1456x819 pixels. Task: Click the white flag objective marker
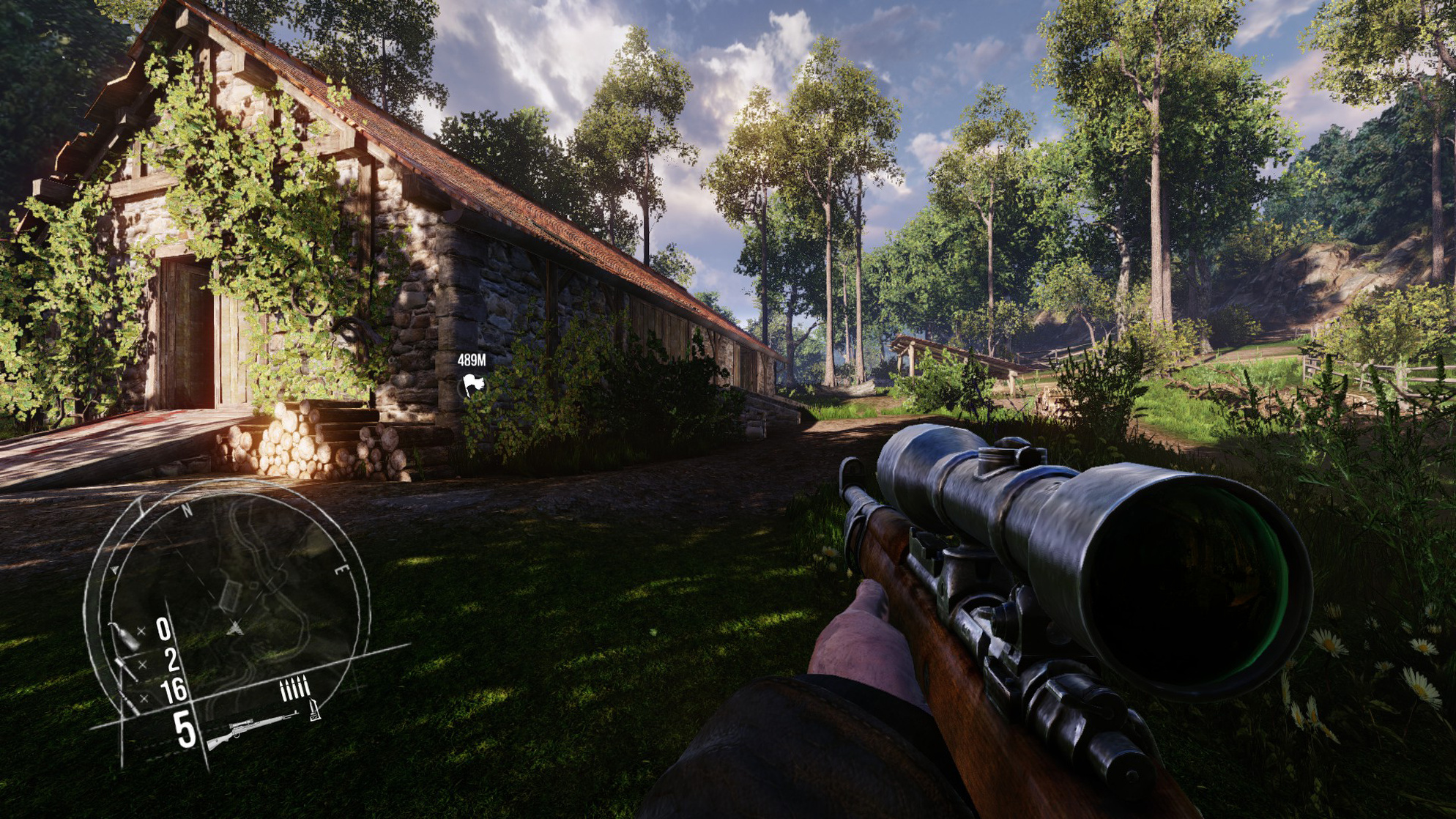coord(473,385)
